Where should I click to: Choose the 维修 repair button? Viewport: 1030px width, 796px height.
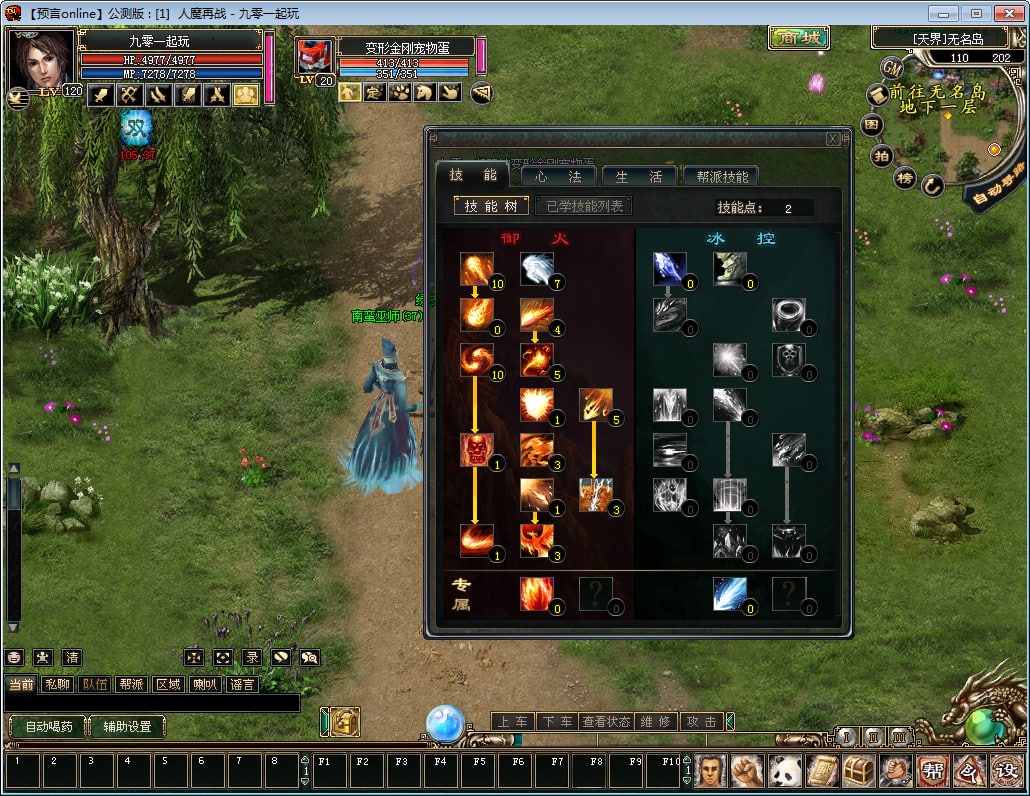click(x=655, y=721)
